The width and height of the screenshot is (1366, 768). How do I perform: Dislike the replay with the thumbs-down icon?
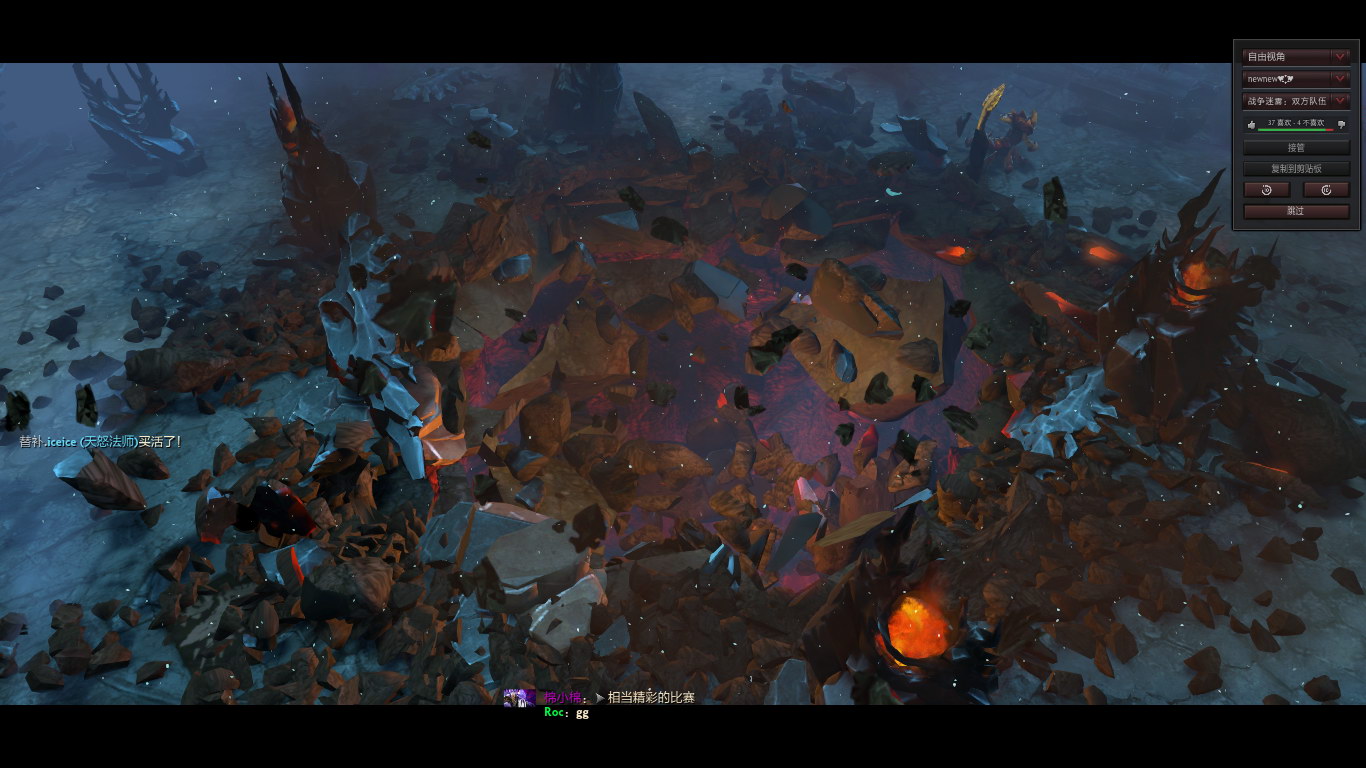[x=1341, y=125]
